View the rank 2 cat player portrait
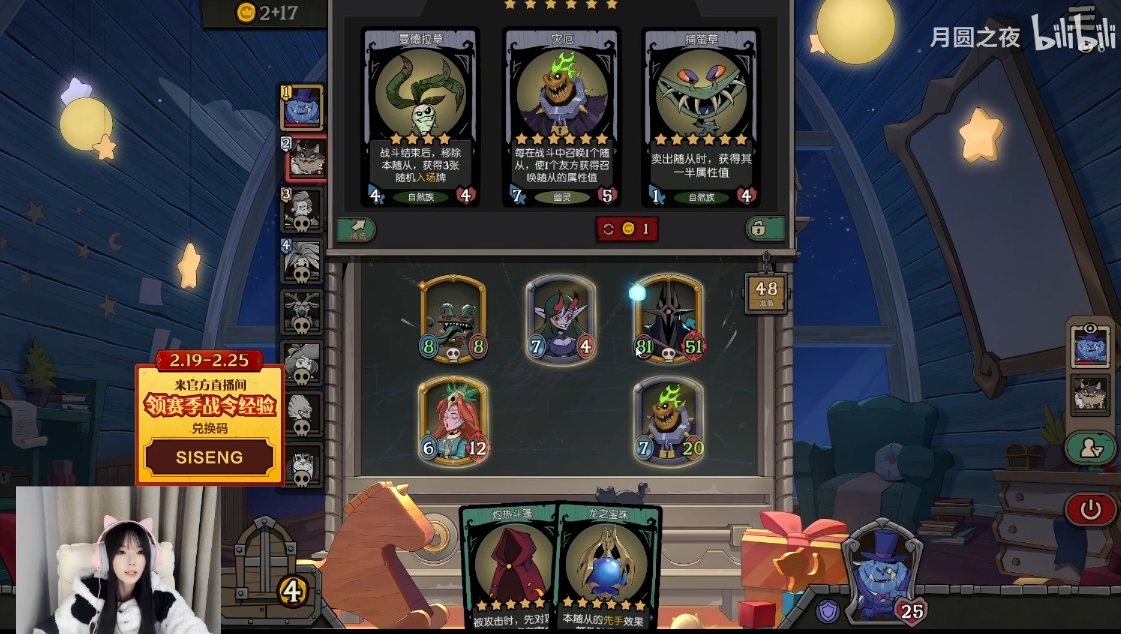The height and width of the screenshot is (634, 1121). coord(304,158)
